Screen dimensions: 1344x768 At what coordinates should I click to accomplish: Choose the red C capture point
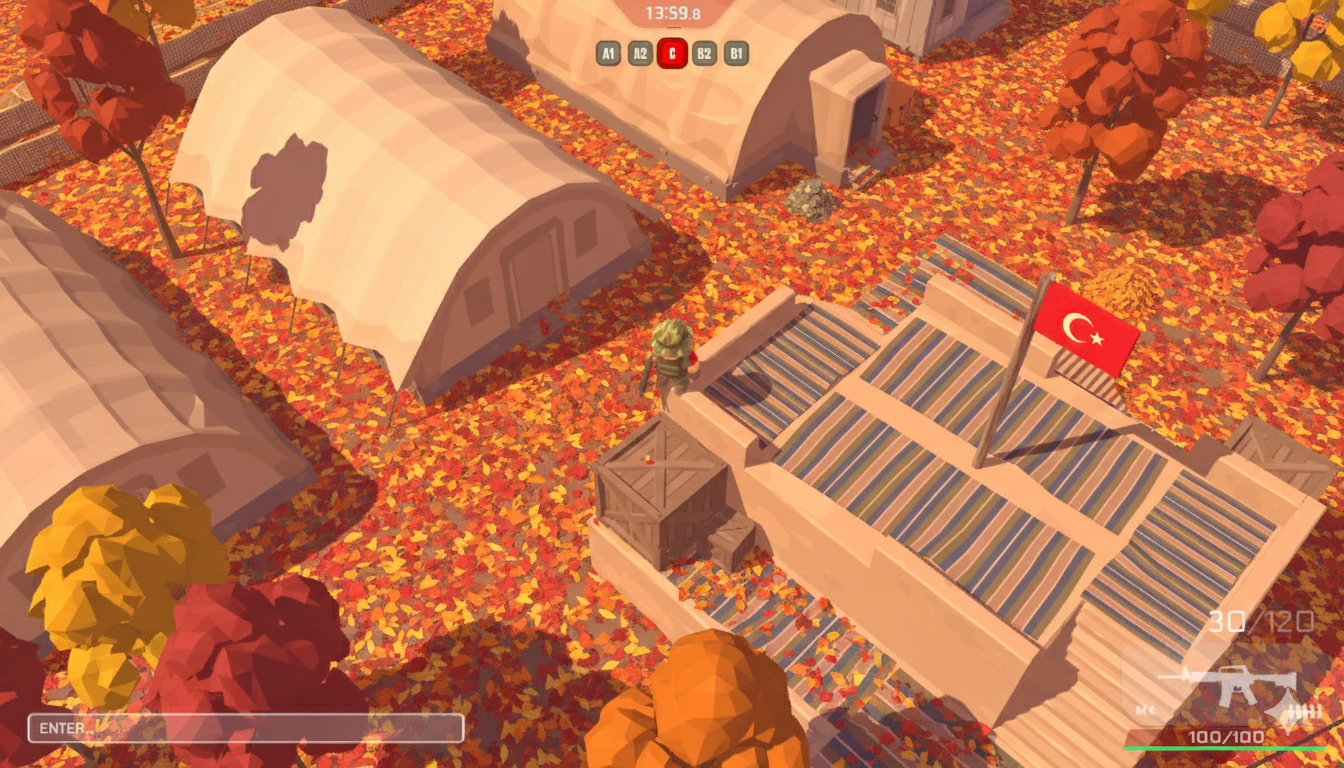pos(672,53)
